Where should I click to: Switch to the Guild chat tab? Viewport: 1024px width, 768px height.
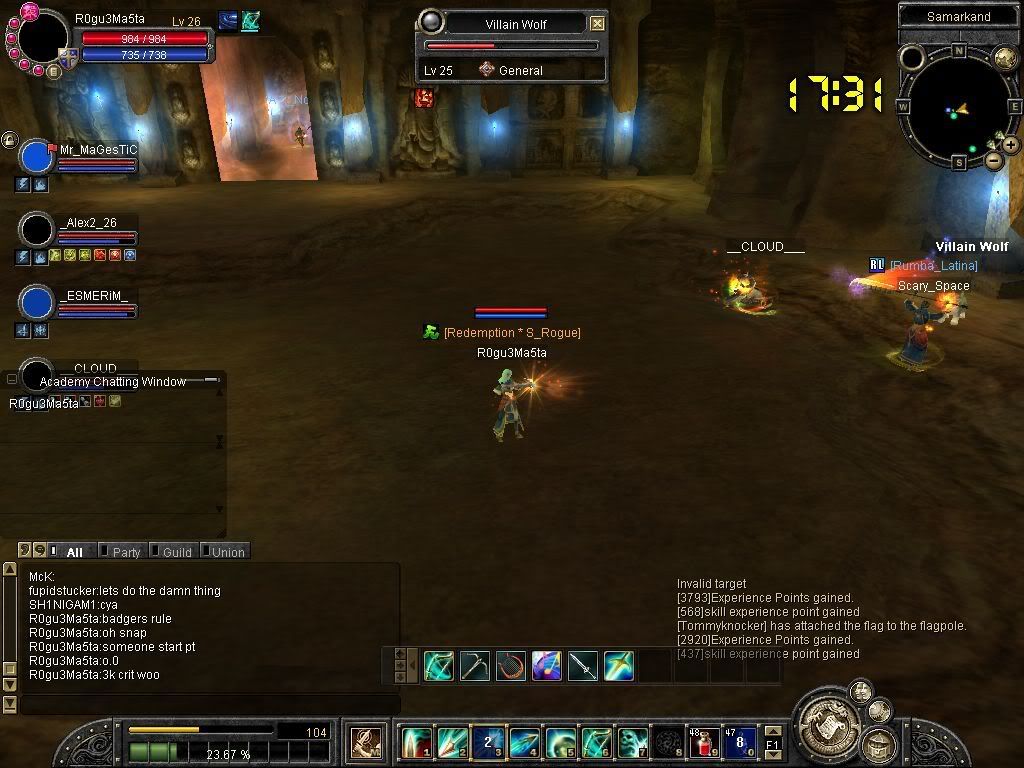[x=176, y=551]
